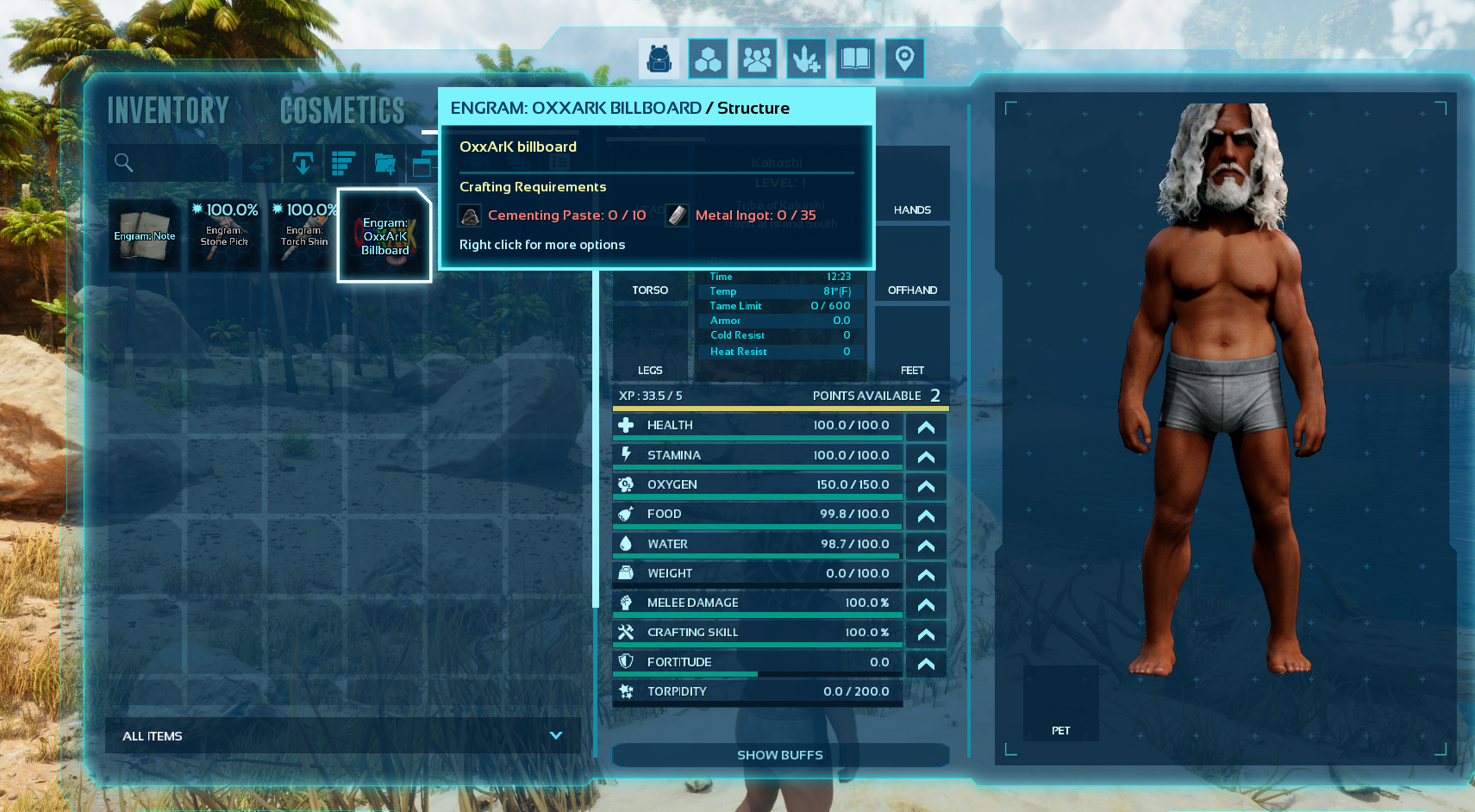Switch to the Inventory tab
1475x812 pixels.
click(x=168, y=110)
